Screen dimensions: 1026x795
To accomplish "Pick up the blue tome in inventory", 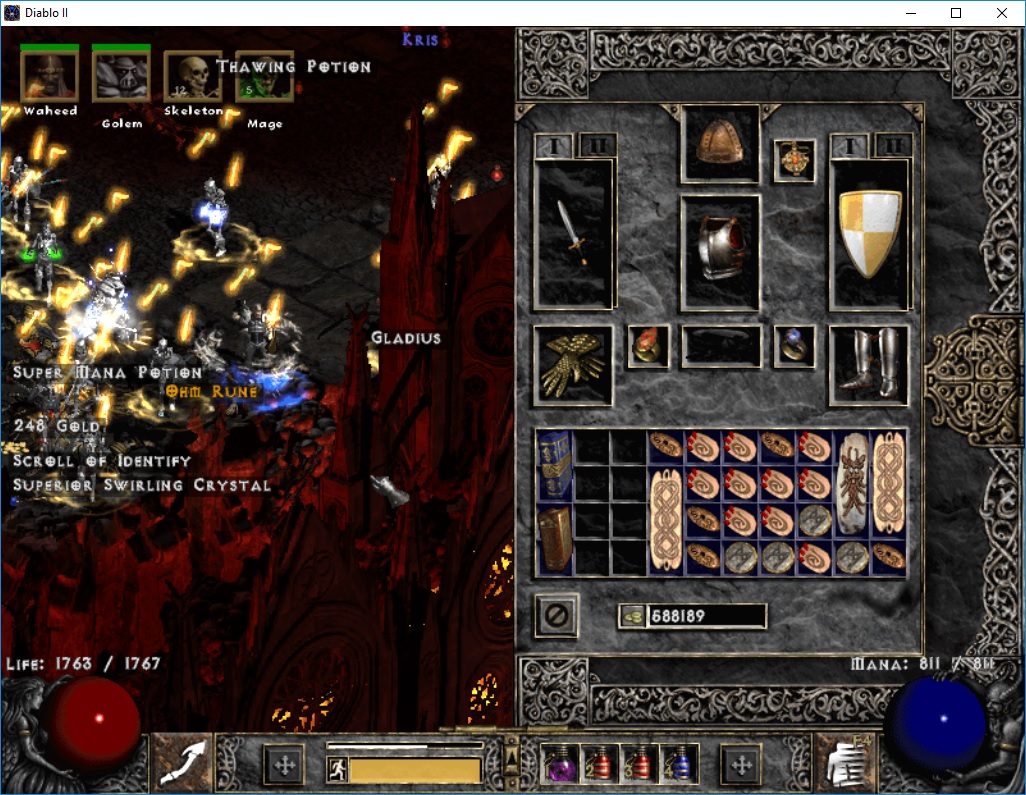I will 555,465.
